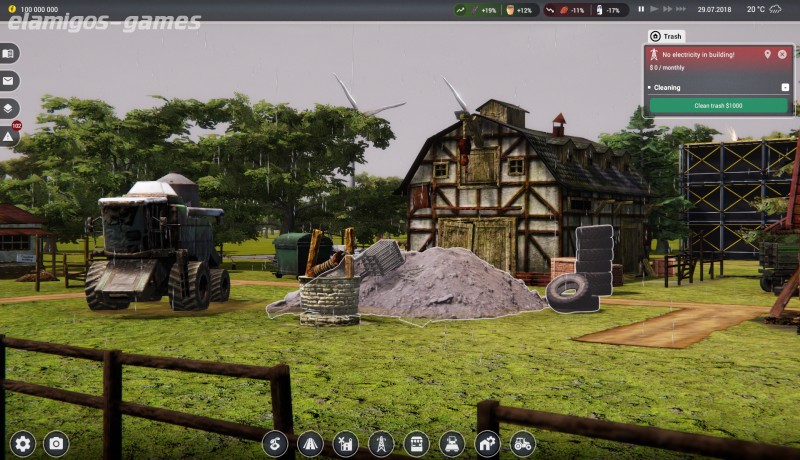Open the power pylon build menu
This screenshot has width=800, height=460.
tap(381, 443)
